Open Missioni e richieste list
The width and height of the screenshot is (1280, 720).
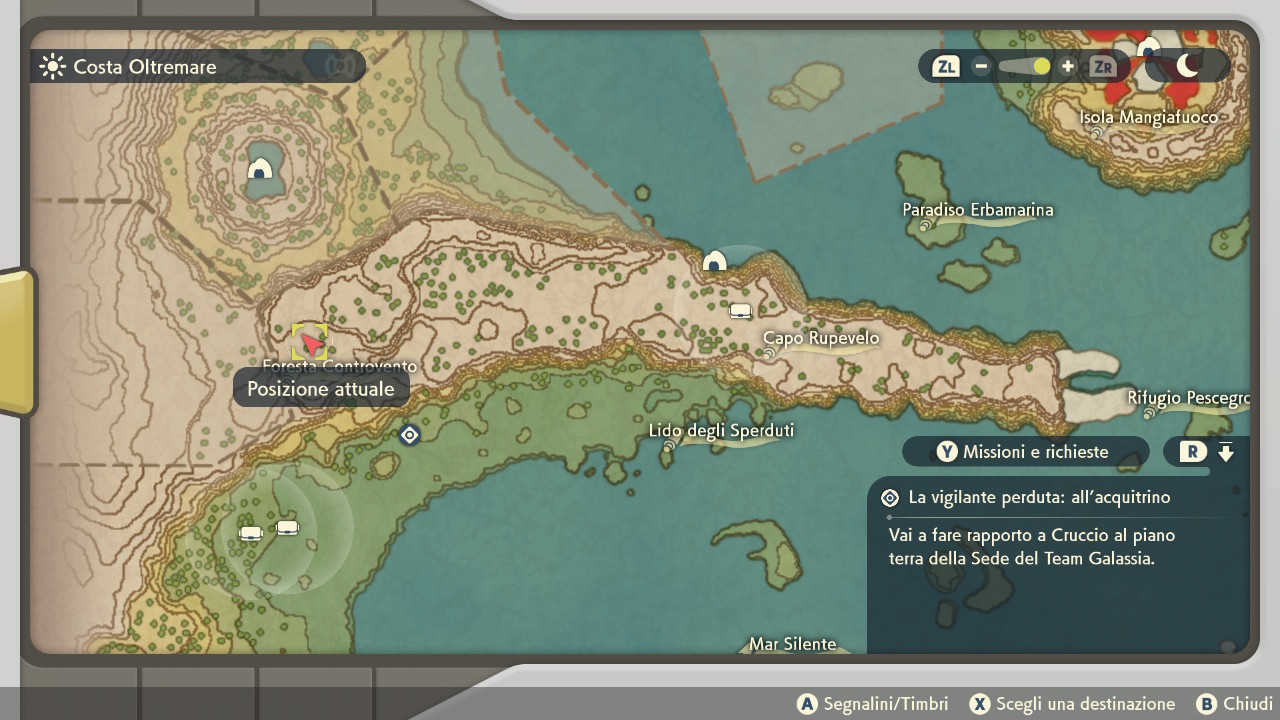click(x=1025, y=452)
